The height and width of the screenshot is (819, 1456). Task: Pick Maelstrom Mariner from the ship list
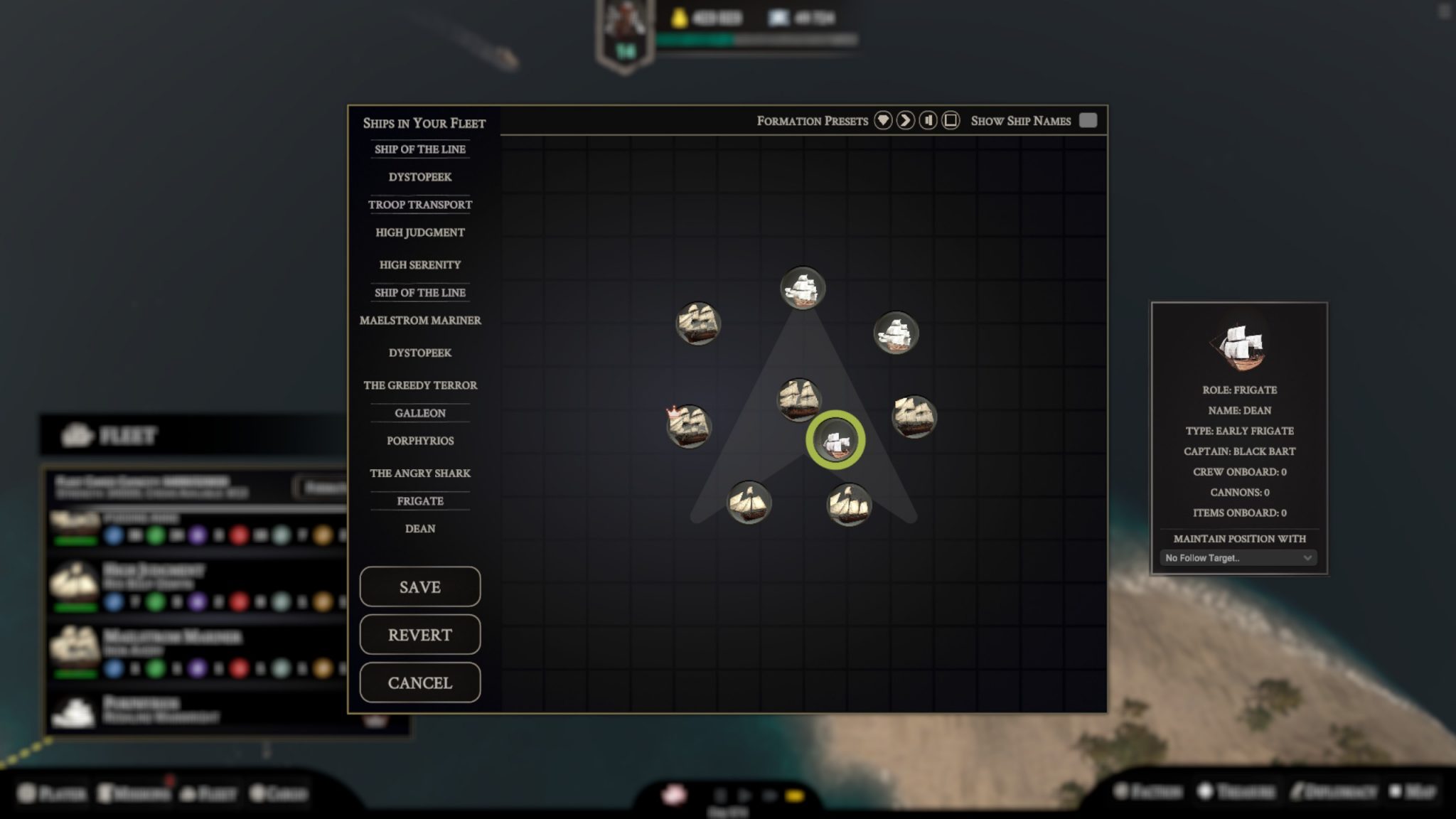pos(419,321)
